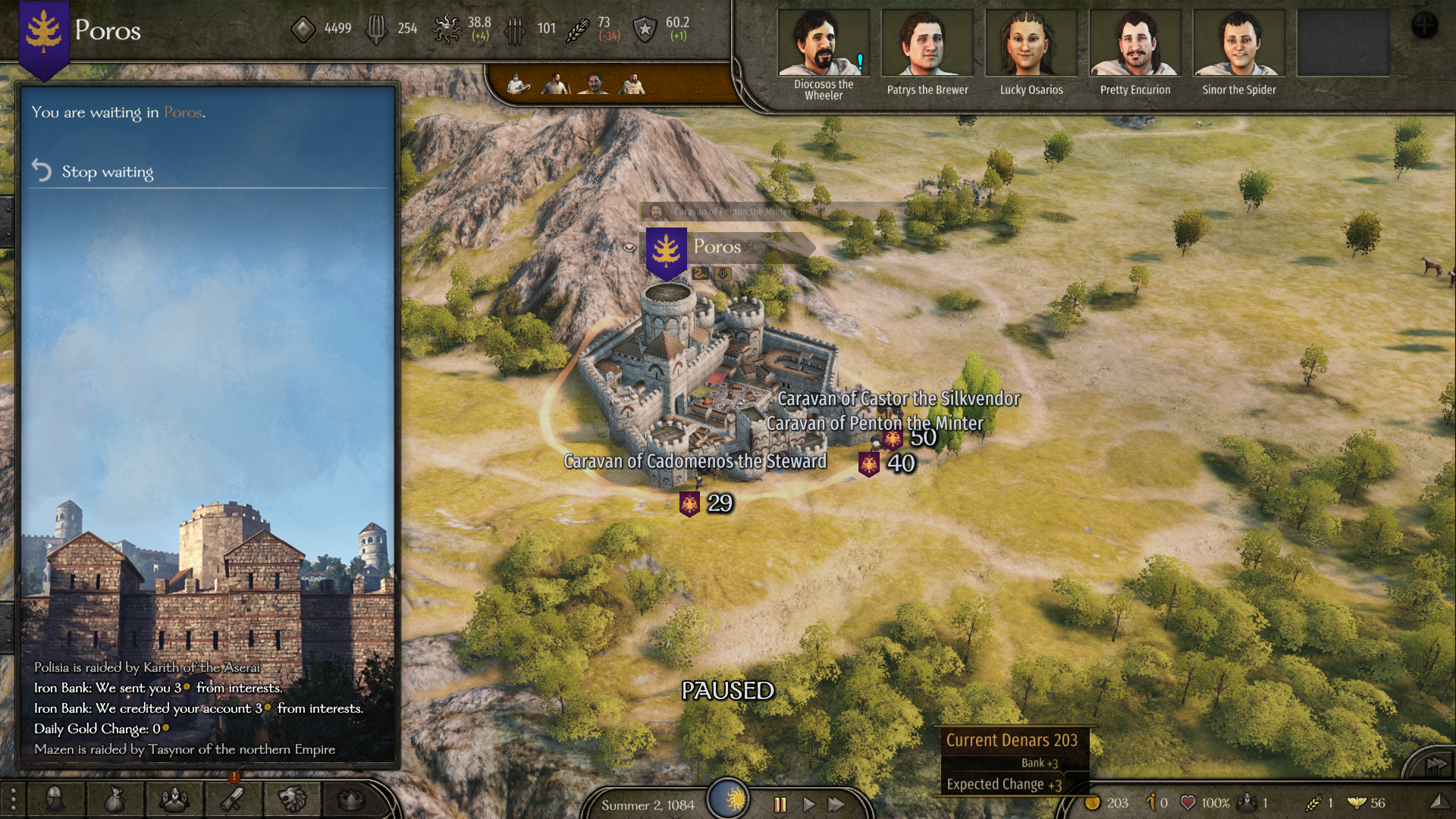The width and height of the screenshot is (1456, 819).
Task: Set time to fast forward
Action: click(x=836, y=805)
